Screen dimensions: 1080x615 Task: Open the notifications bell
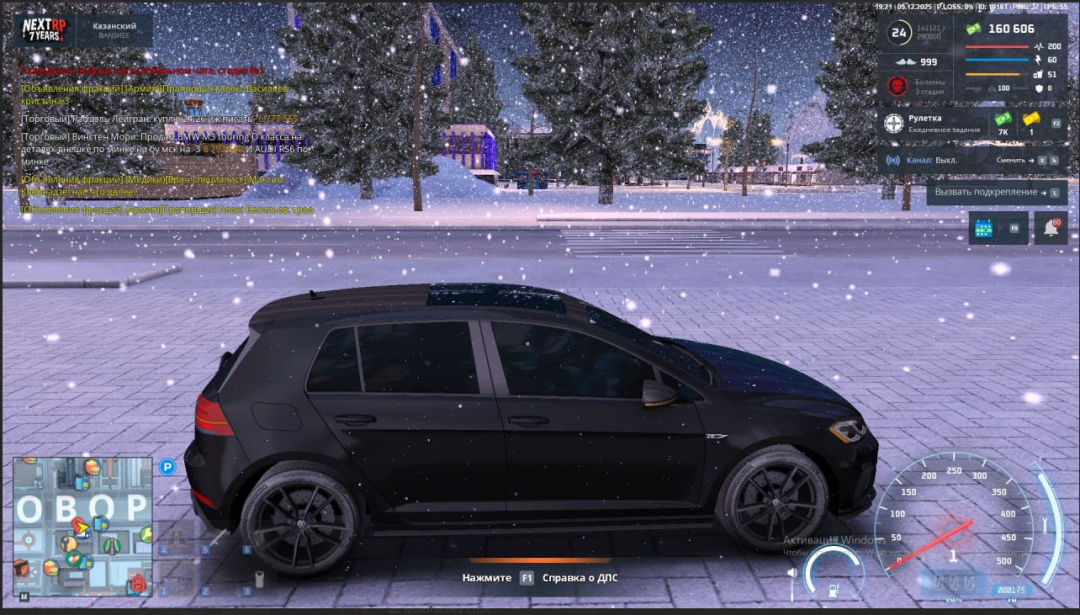point(1051,229)
